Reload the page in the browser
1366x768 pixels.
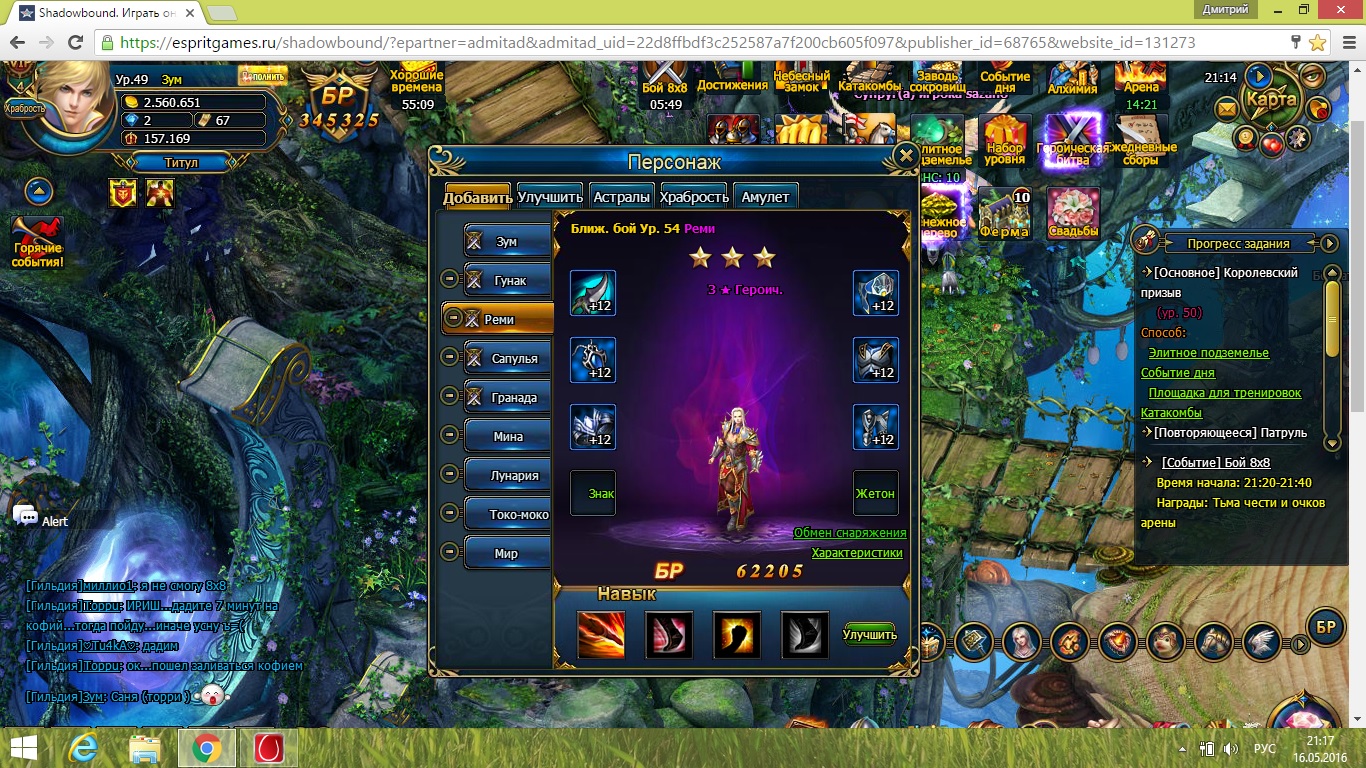(75, 43)
